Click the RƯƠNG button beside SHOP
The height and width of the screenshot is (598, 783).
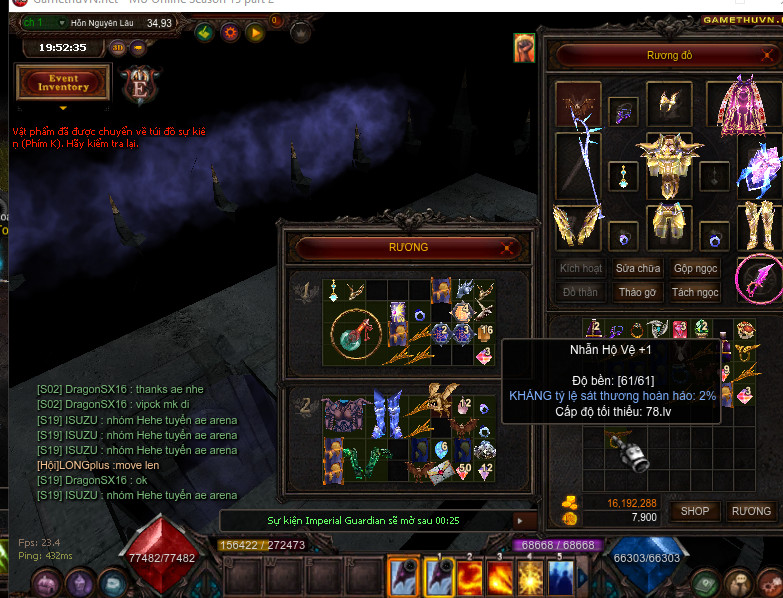[750, 511]
